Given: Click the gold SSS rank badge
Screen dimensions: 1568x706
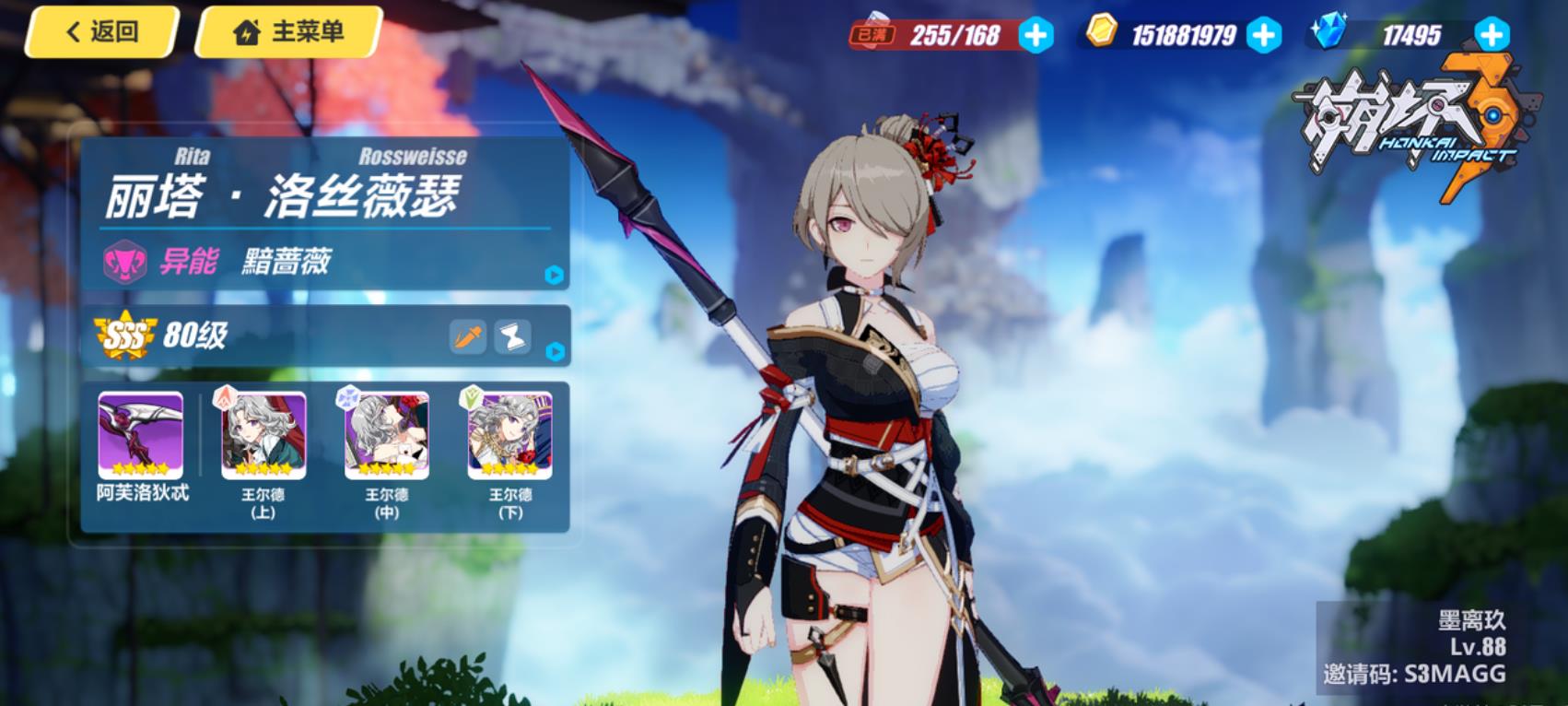Looking at the screenshot, I should (x=124, y=335).
